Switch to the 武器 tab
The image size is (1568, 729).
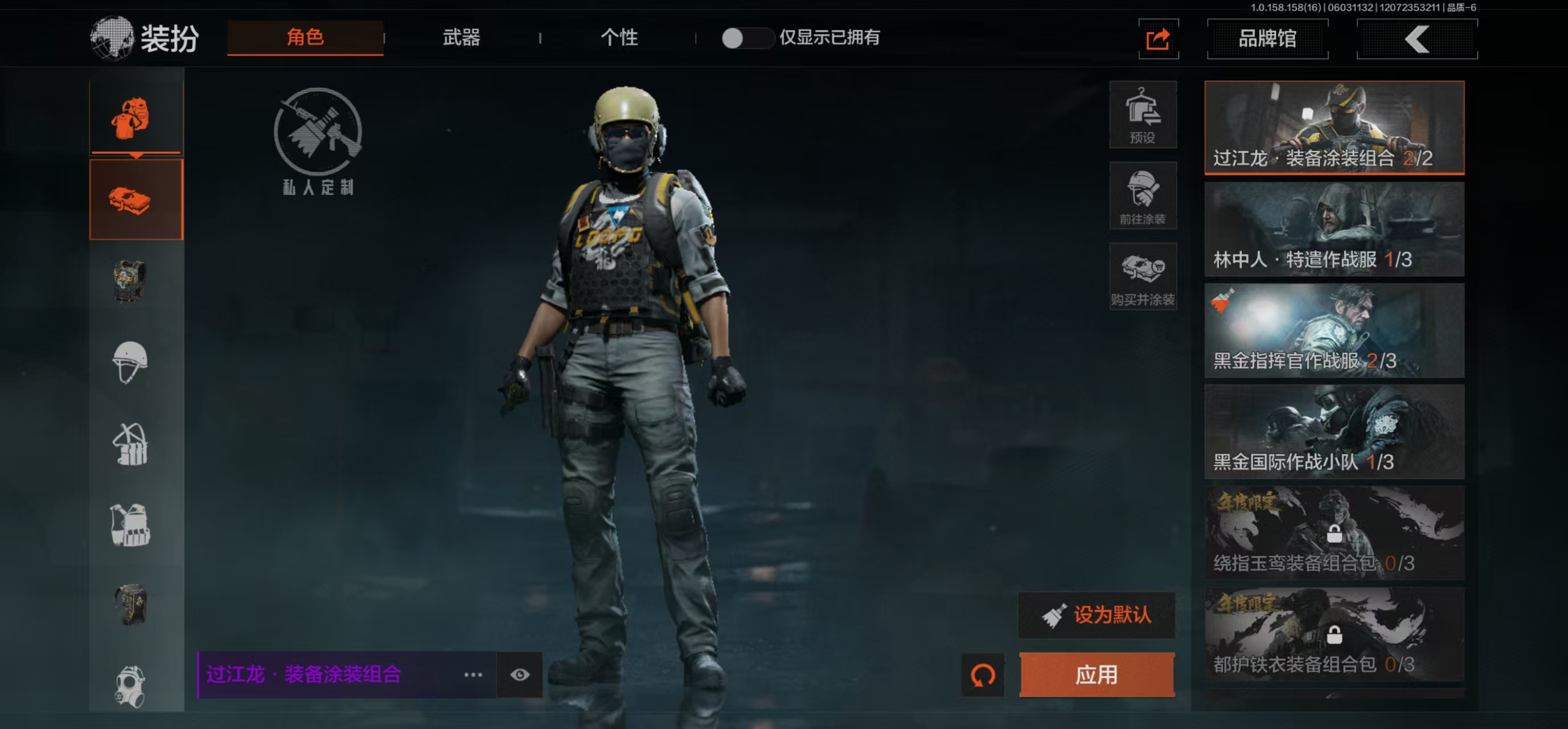click(x=461, y=38)
